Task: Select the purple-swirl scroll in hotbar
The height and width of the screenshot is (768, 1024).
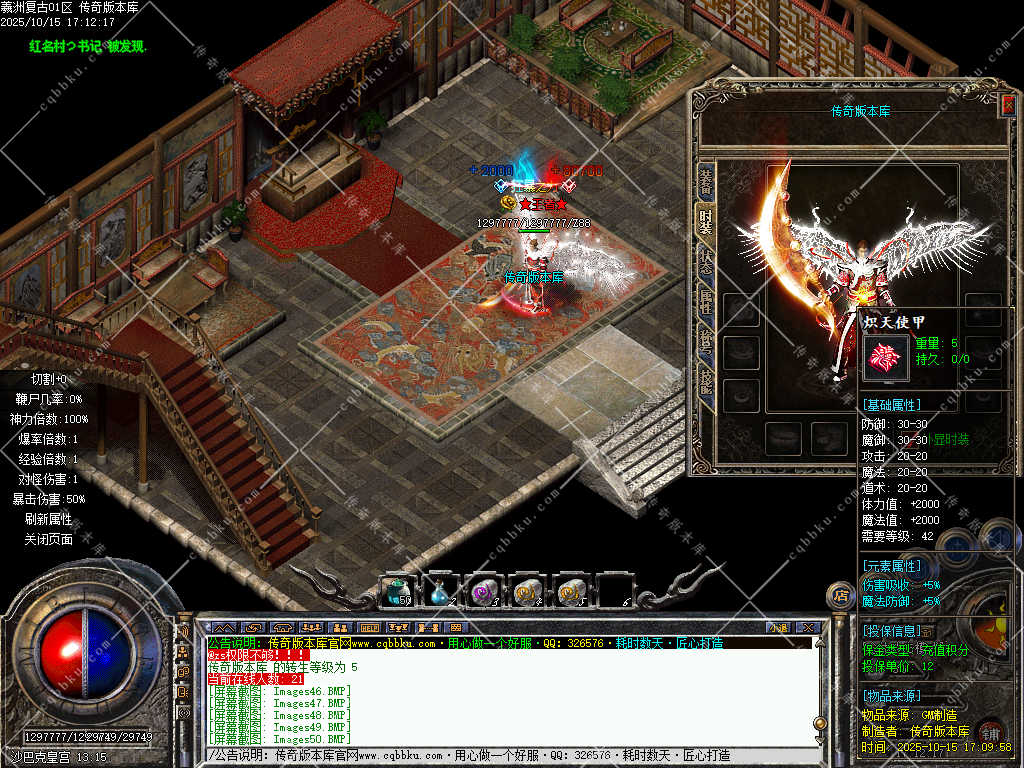Action: (484, 592)
